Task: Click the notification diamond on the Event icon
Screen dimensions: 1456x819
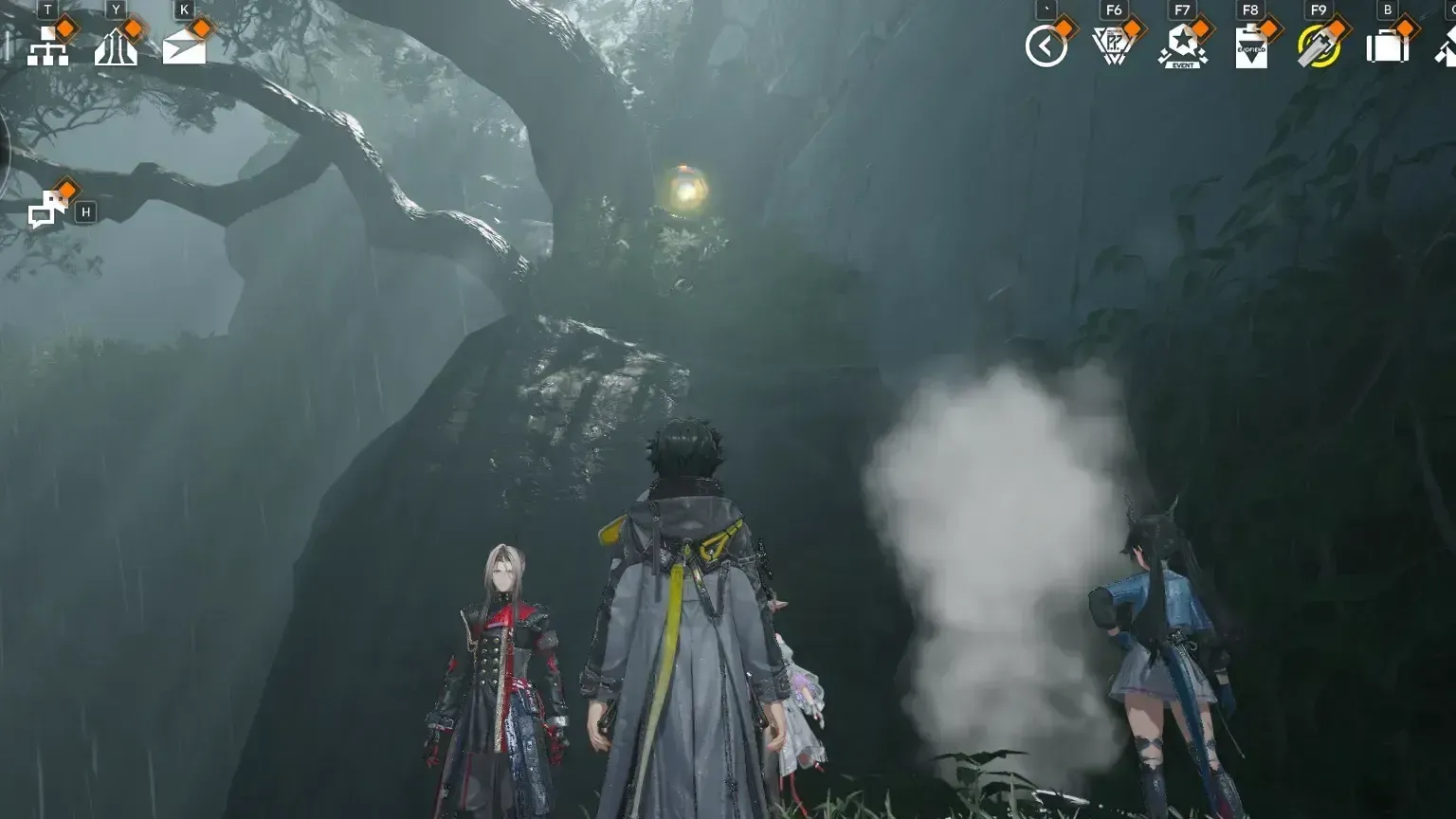Action: tap(1200, 27)
